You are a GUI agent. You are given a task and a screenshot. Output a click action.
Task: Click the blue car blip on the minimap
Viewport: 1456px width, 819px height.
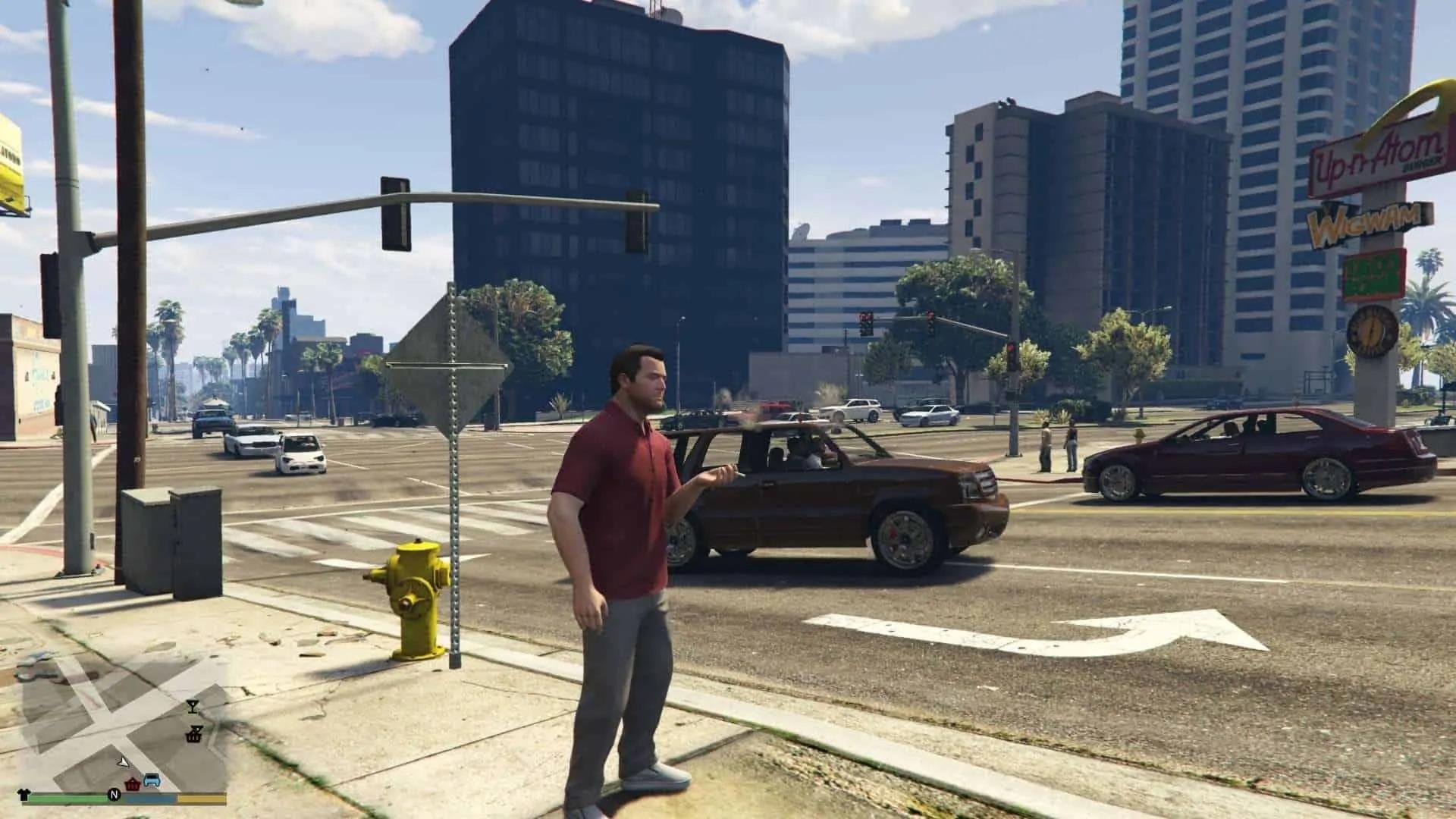[152, 780]
